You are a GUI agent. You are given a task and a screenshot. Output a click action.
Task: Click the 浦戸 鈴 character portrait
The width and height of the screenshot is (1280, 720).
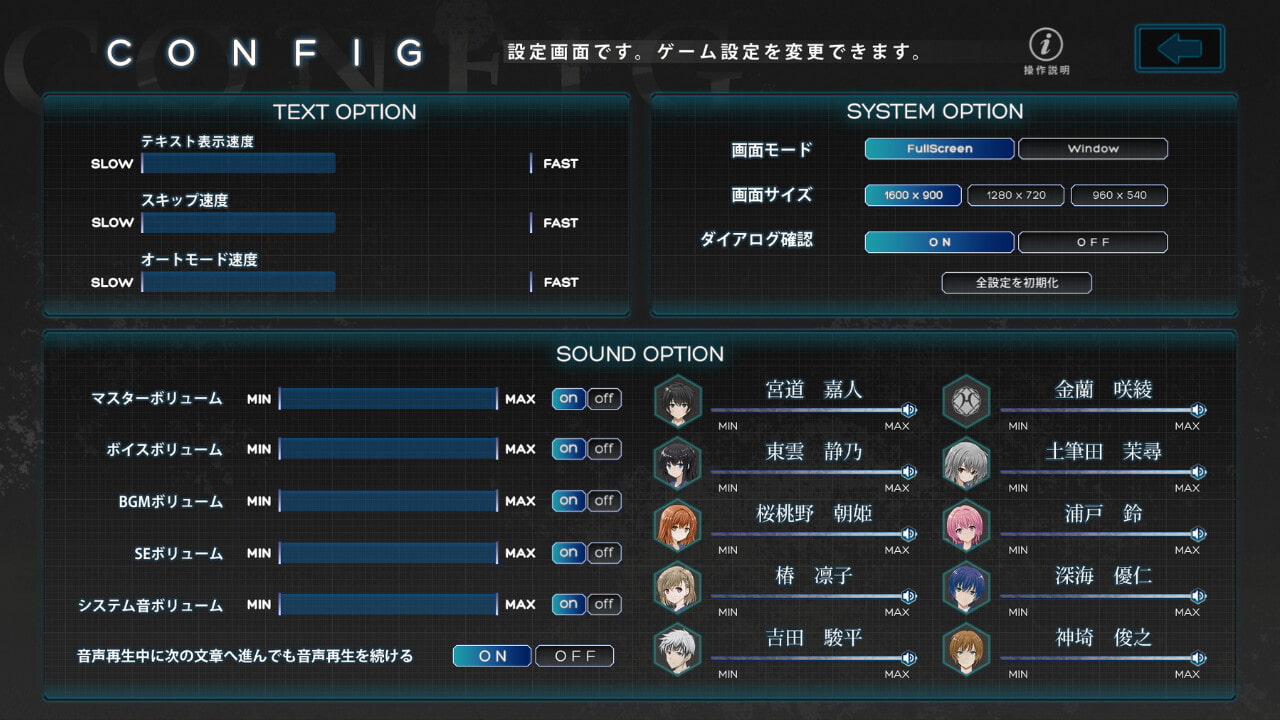click(966, 525)
